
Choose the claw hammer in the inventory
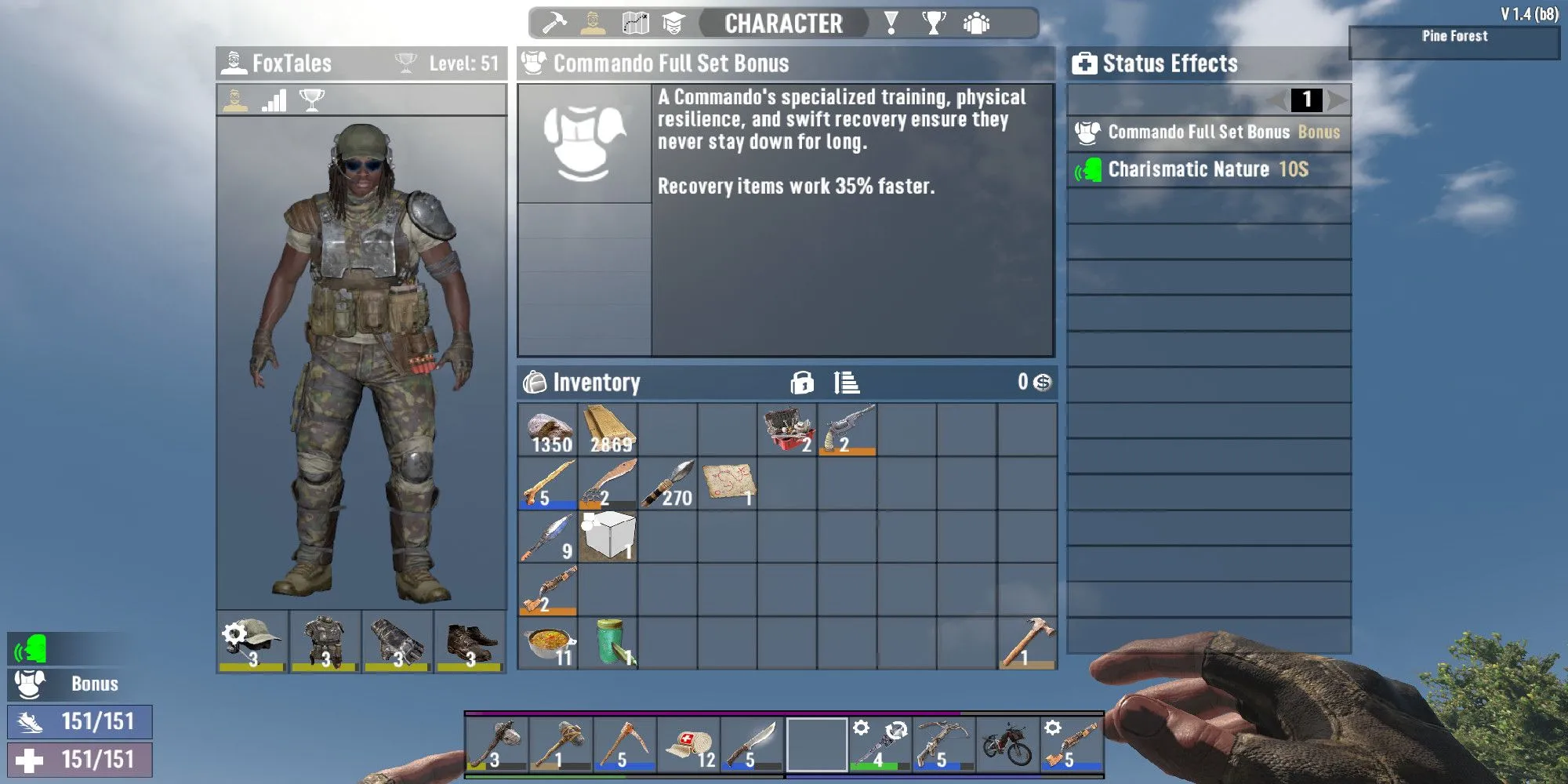(x=1027, y=644)
